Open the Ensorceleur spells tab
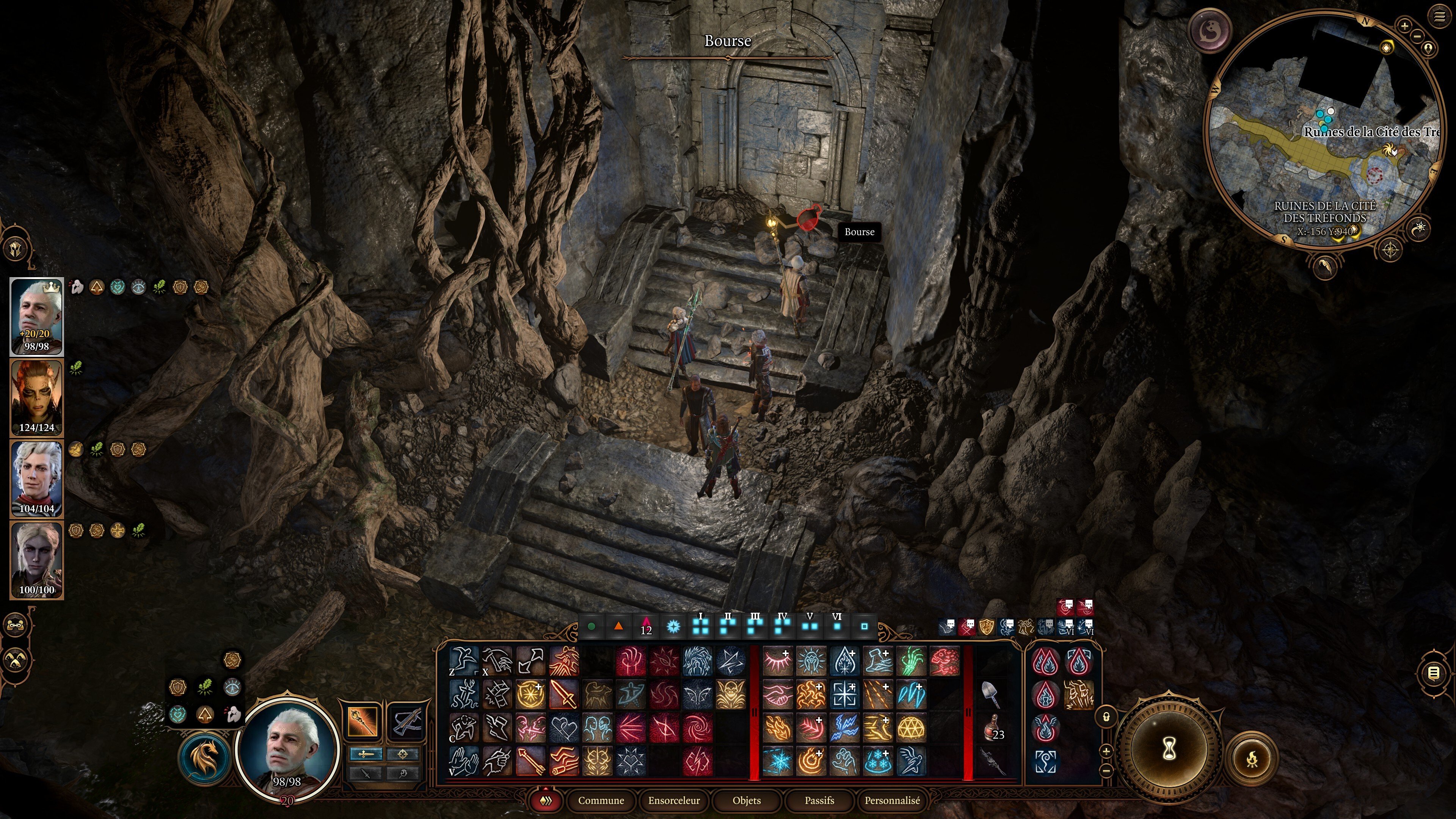The image size is (1456, 819). 674,800
